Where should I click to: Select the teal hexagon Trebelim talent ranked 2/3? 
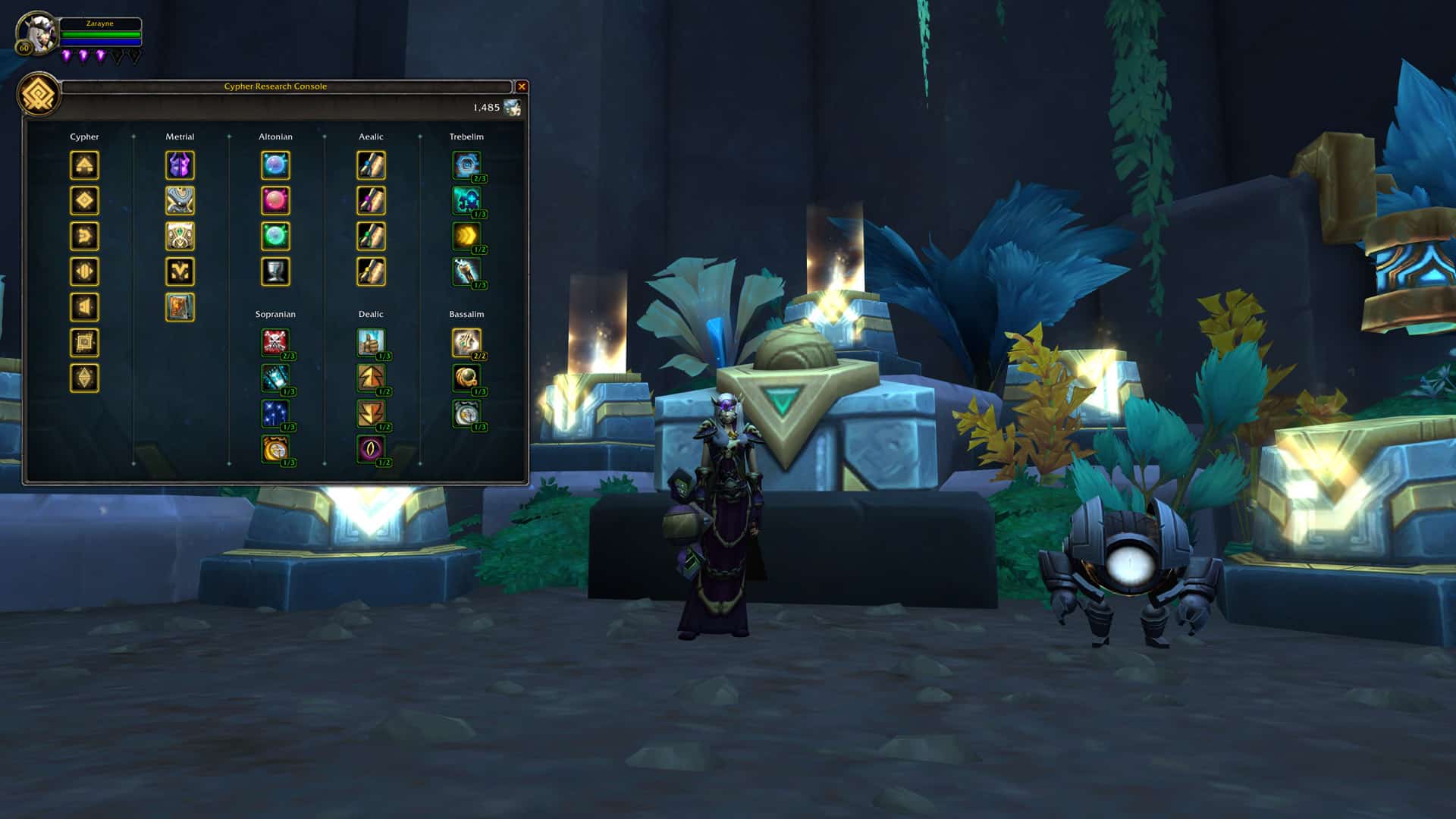coord(466,165)
